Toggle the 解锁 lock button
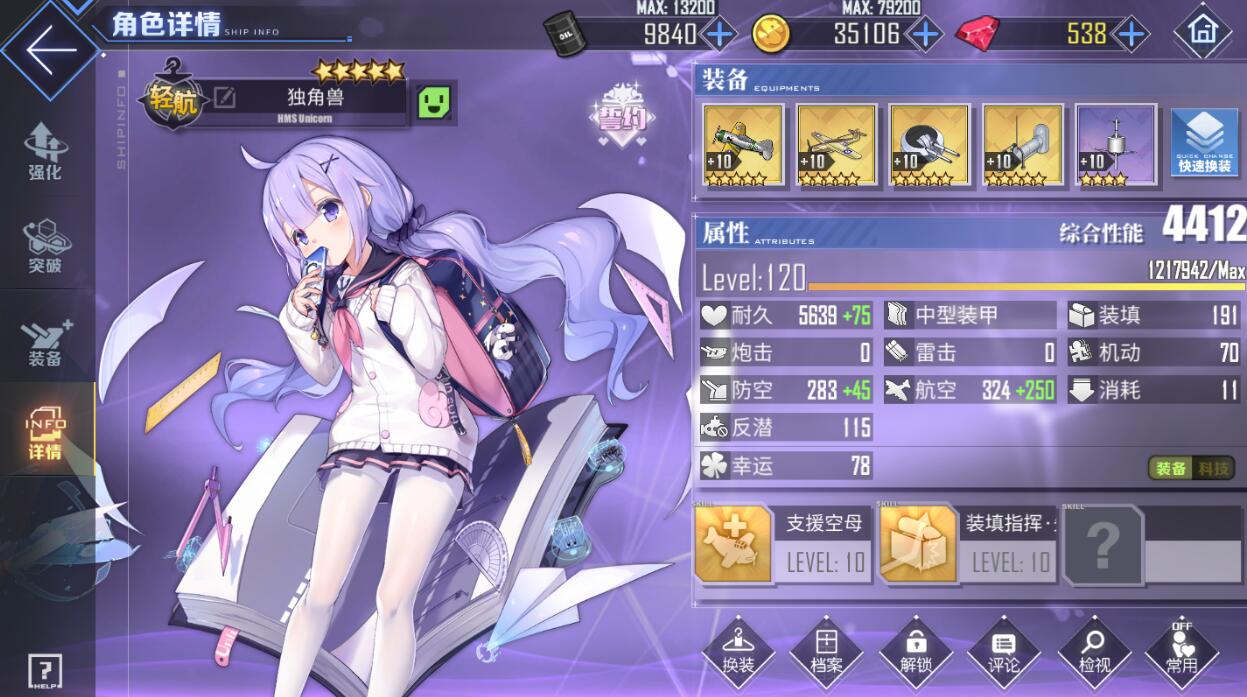The height and width of the screenshot is (697, 1247). coord(915,654)
